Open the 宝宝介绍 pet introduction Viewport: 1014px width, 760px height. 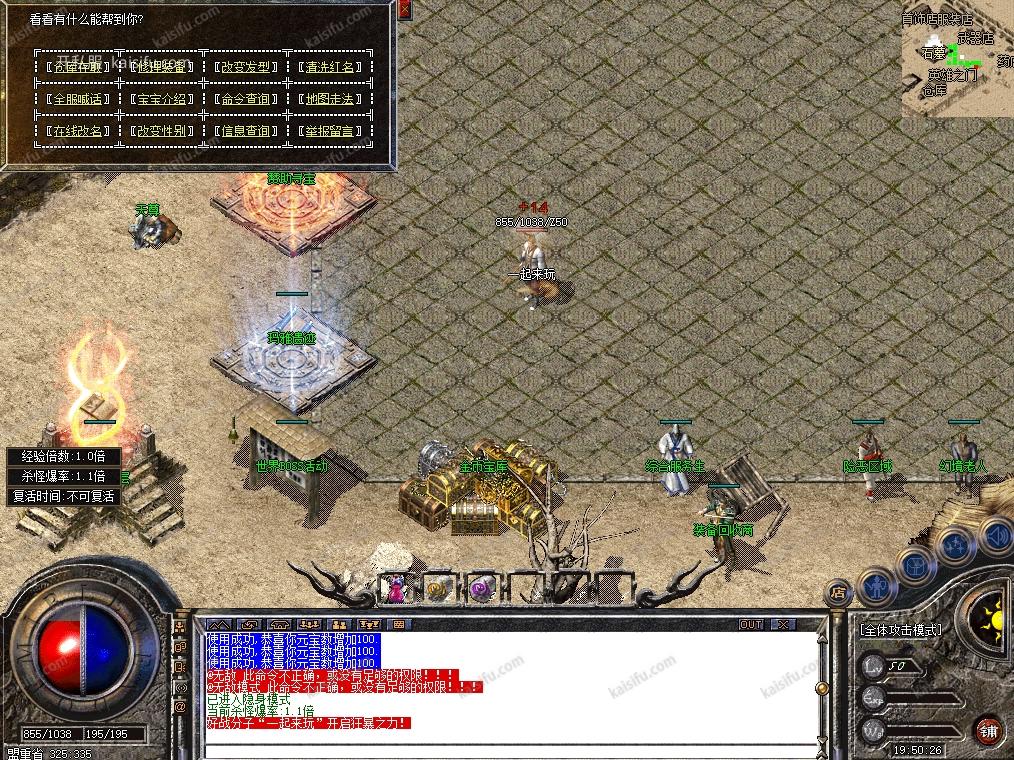tap(161, 99)
